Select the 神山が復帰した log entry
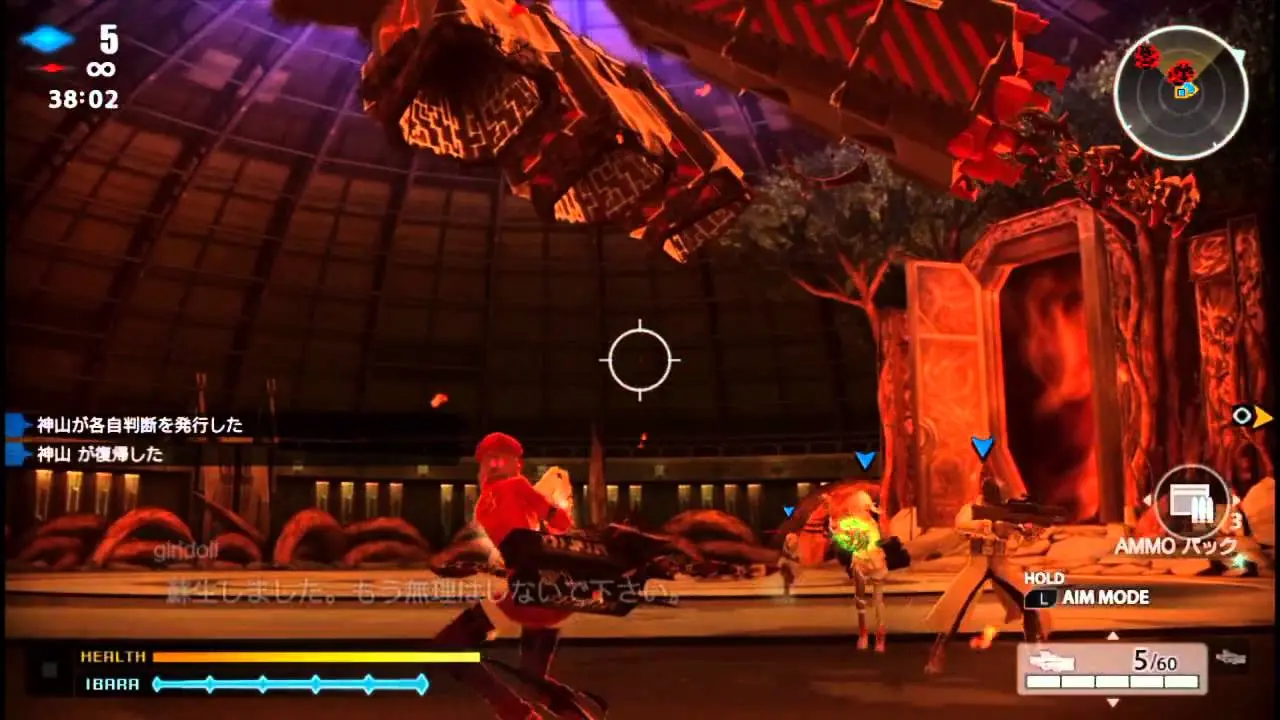The height and width of the screenshot is (720, 1280). coord(100,454)
